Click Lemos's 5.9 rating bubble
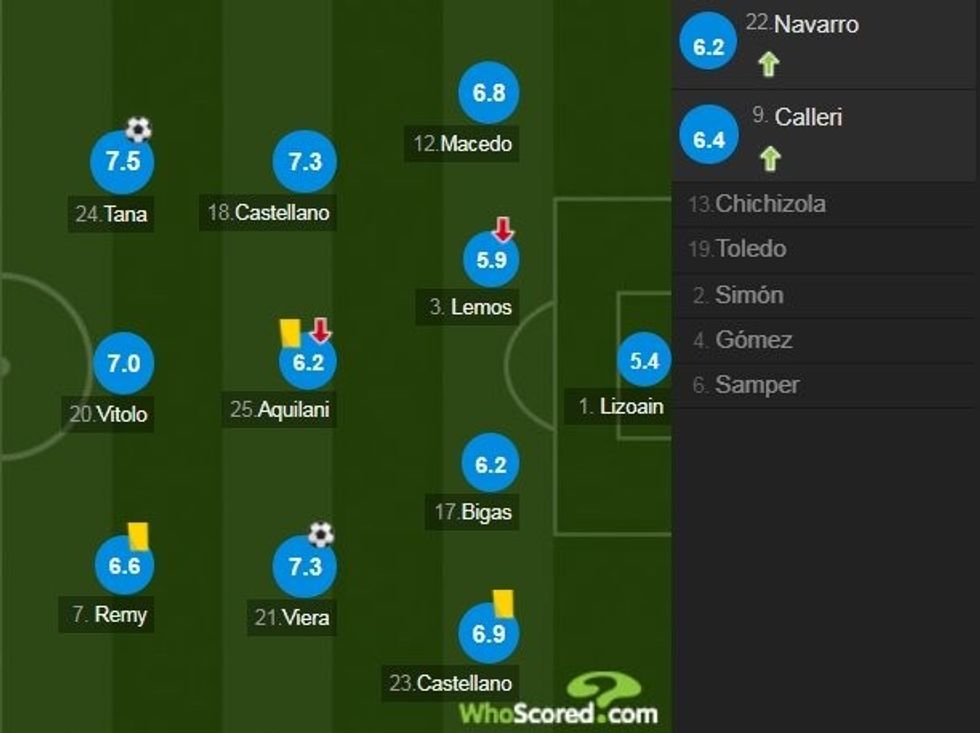This screenshot has height=733, width=980. pos(491,260)
